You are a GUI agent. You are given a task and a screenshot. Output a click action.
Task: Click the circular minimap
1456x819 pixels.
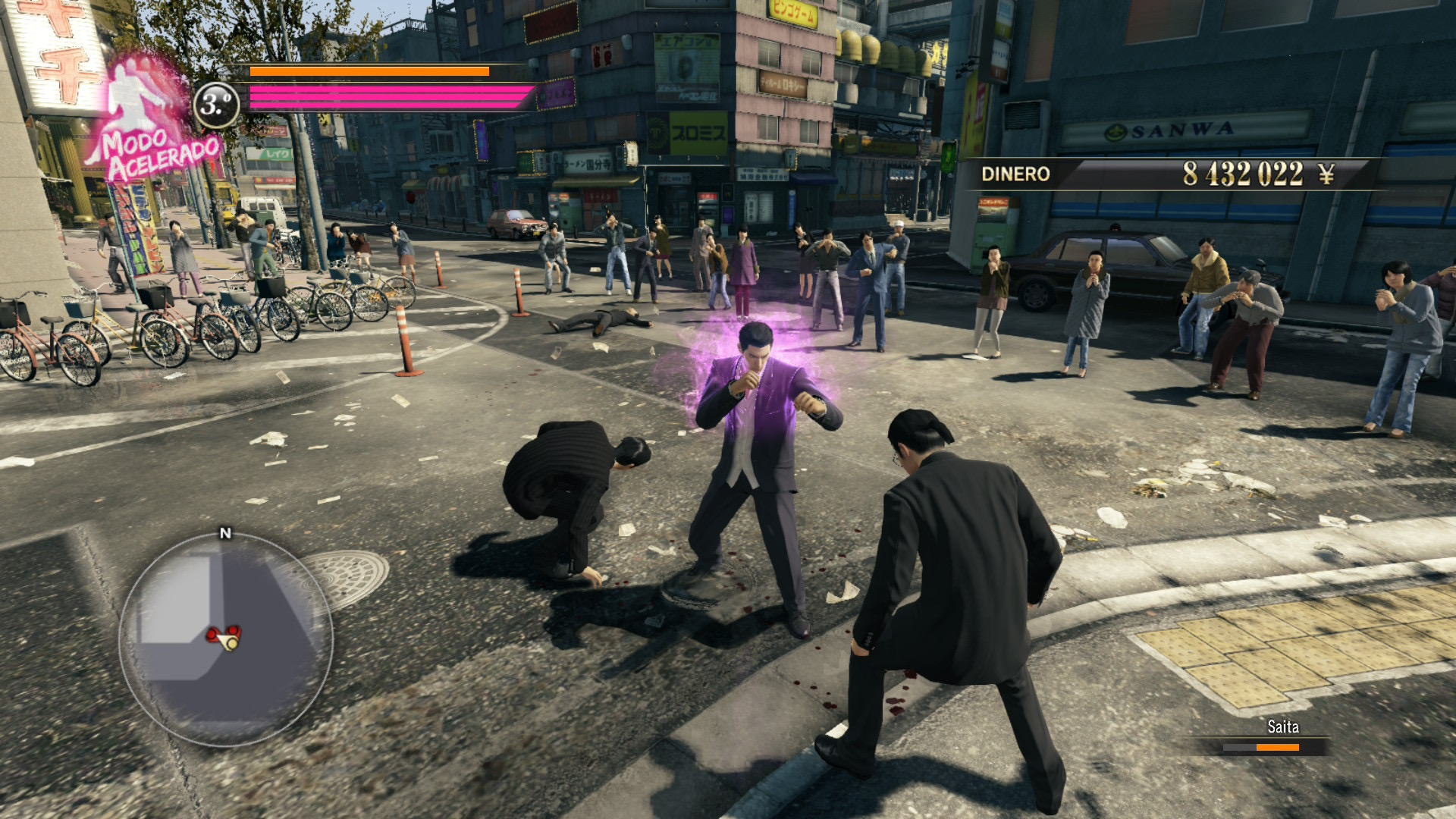tap(225, 639)
